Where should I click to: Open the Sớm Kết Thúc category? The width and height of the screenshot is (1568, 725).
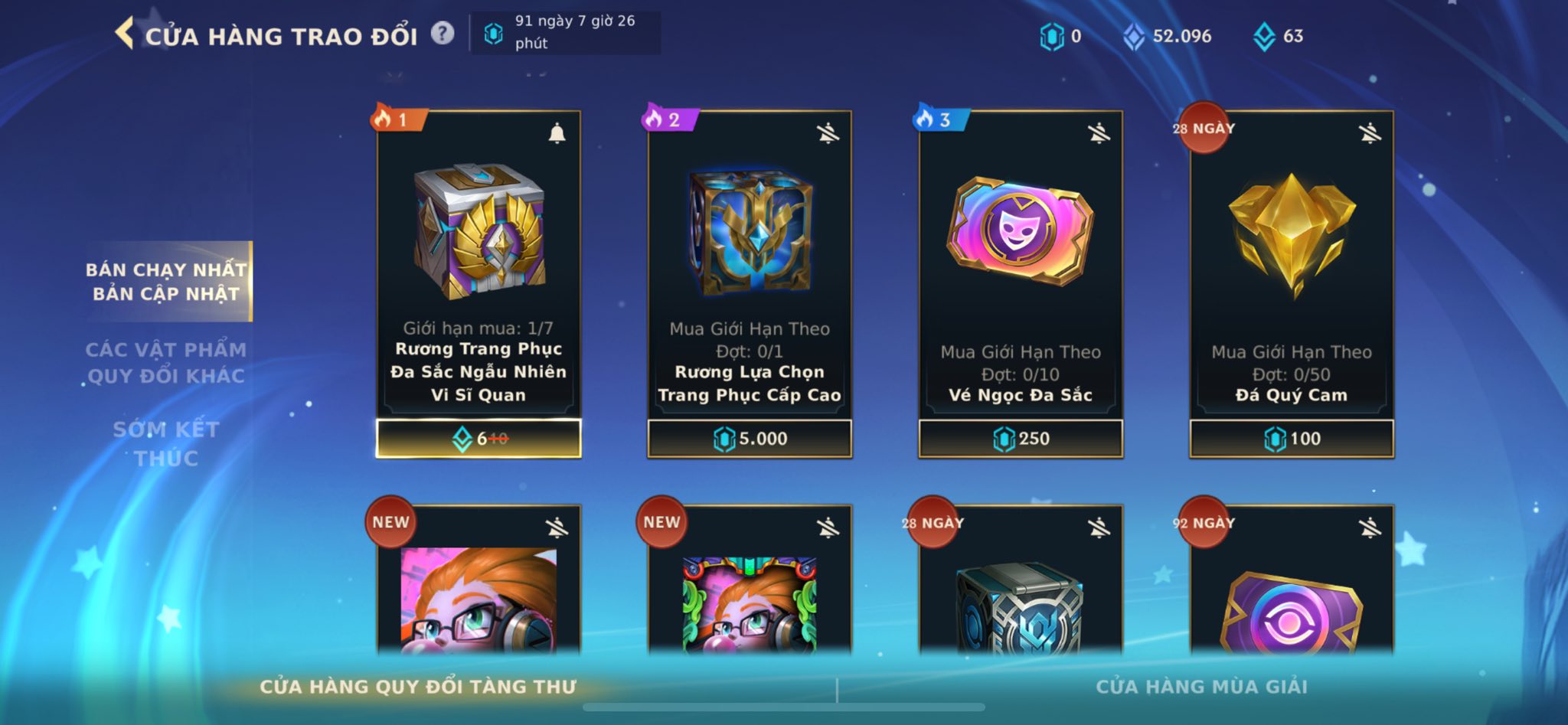coord(165,444)
